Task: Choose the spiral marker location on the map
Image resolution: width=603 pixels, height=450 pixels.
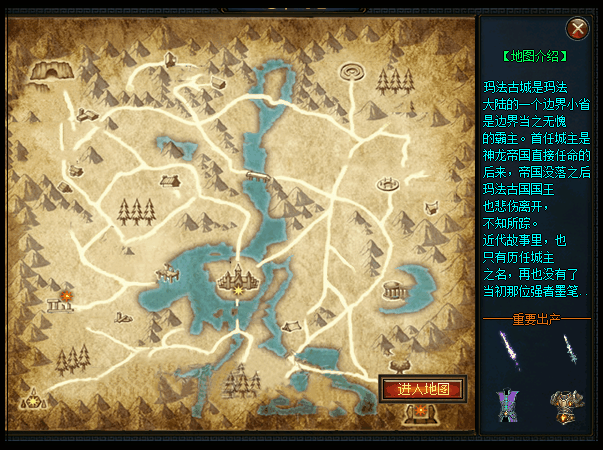Action: click(354, 73)
